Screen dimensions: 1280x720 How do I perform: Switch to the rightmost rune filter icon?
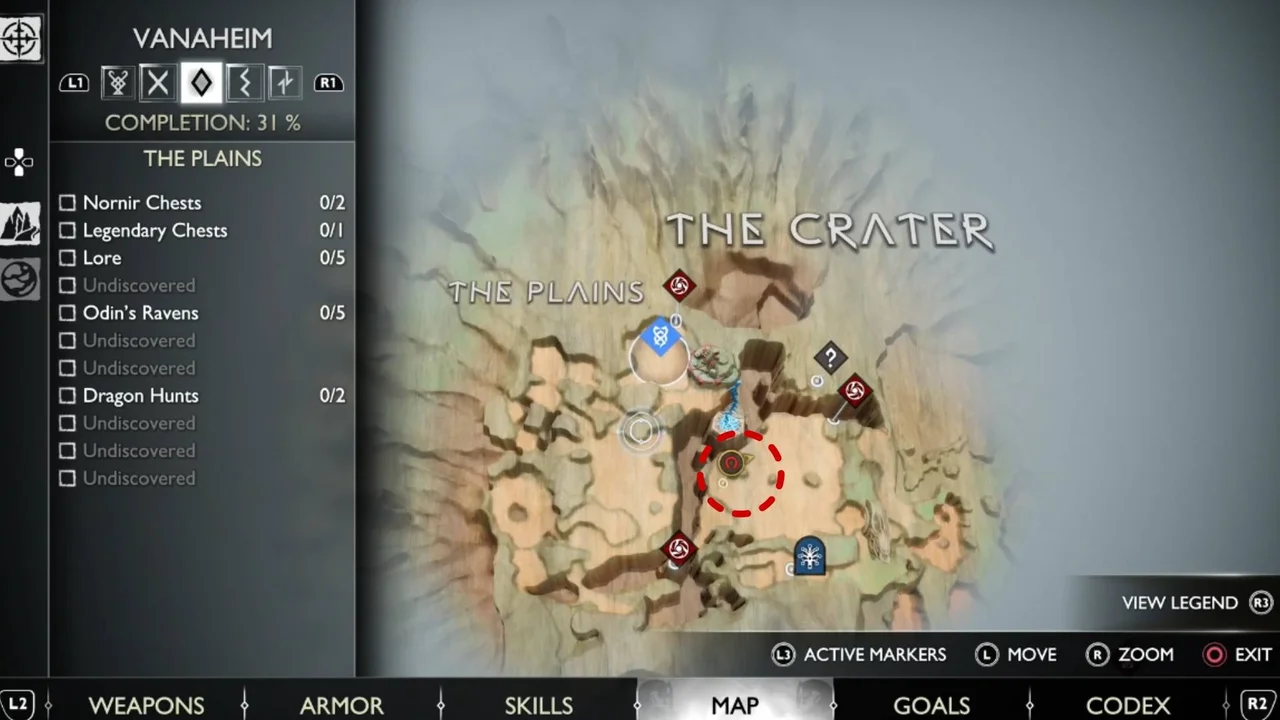tap(285, 83)
